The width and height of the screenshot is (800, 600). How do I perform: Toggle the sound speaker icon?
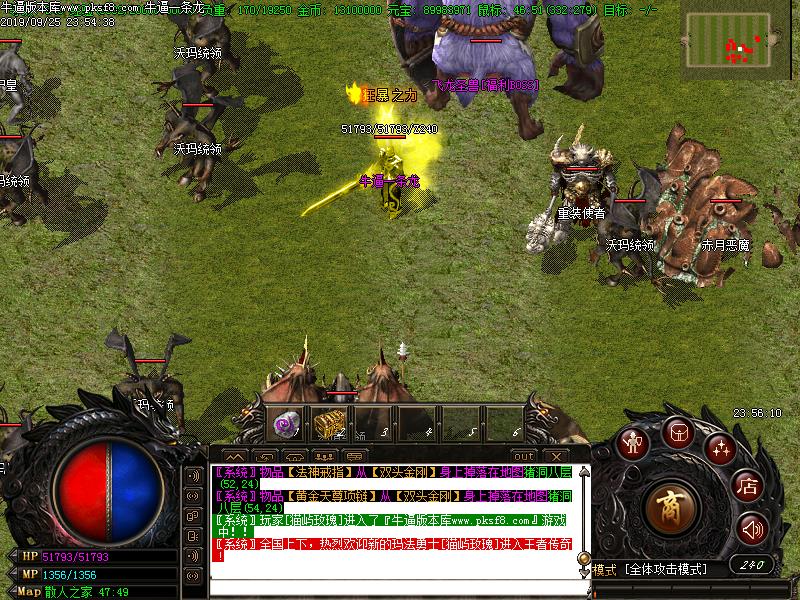click(752, 528)
